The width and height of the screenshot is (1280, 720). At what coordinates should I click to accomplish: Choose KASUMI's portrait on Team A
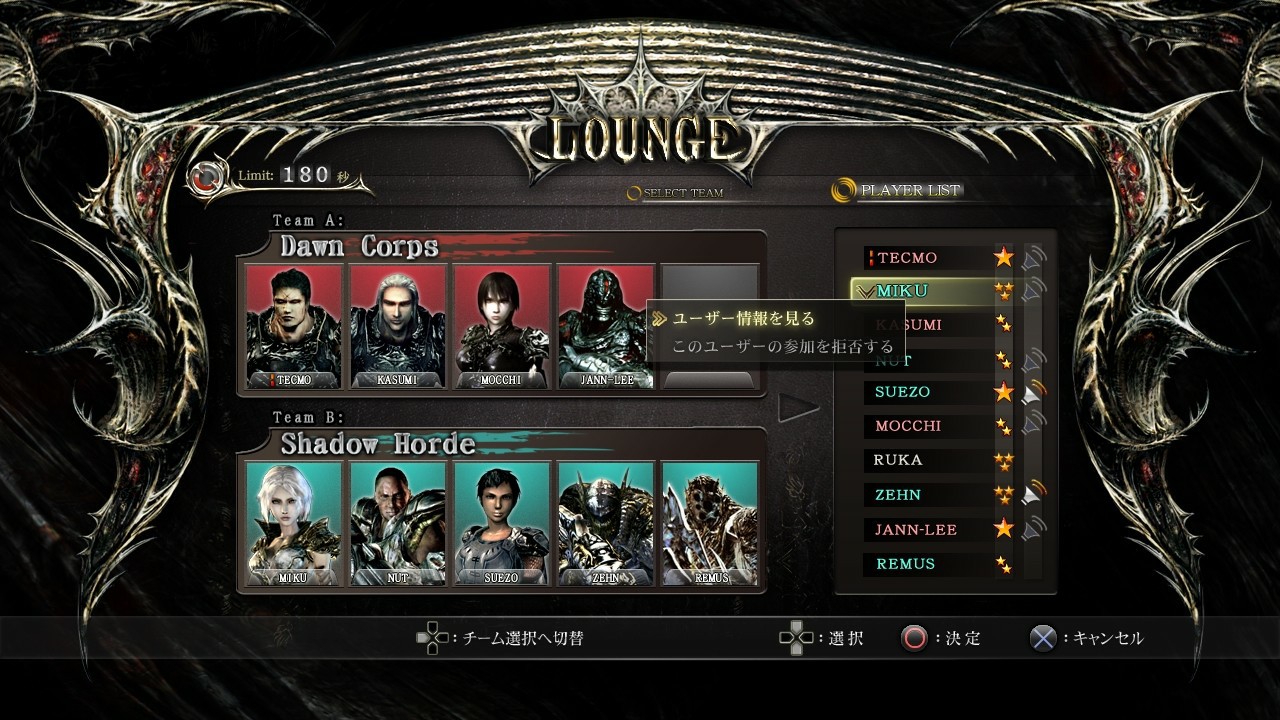click(x=397, y=325)
